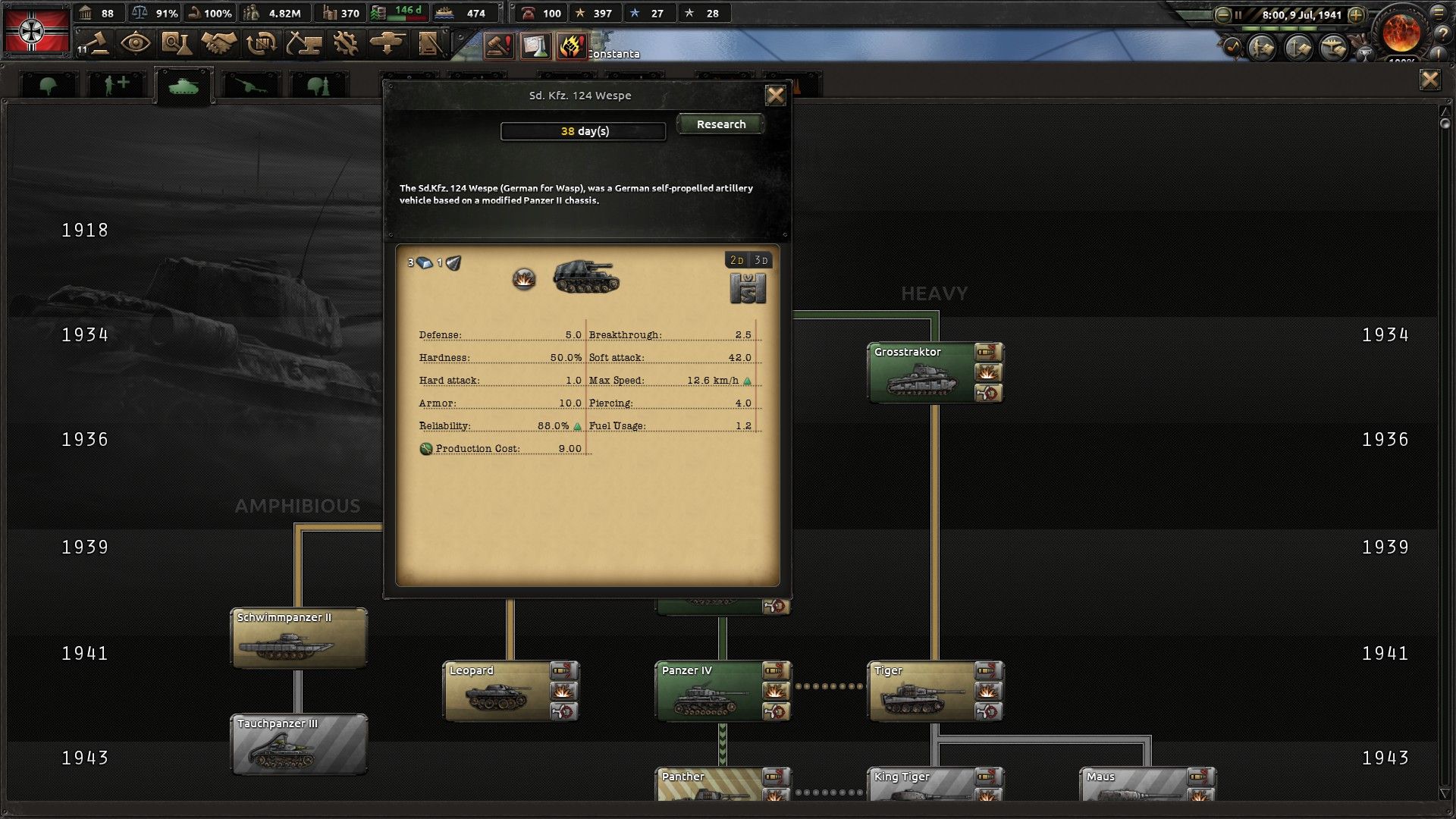
Task: Open the army planner soldier icon
Action: pos(1262,49)
